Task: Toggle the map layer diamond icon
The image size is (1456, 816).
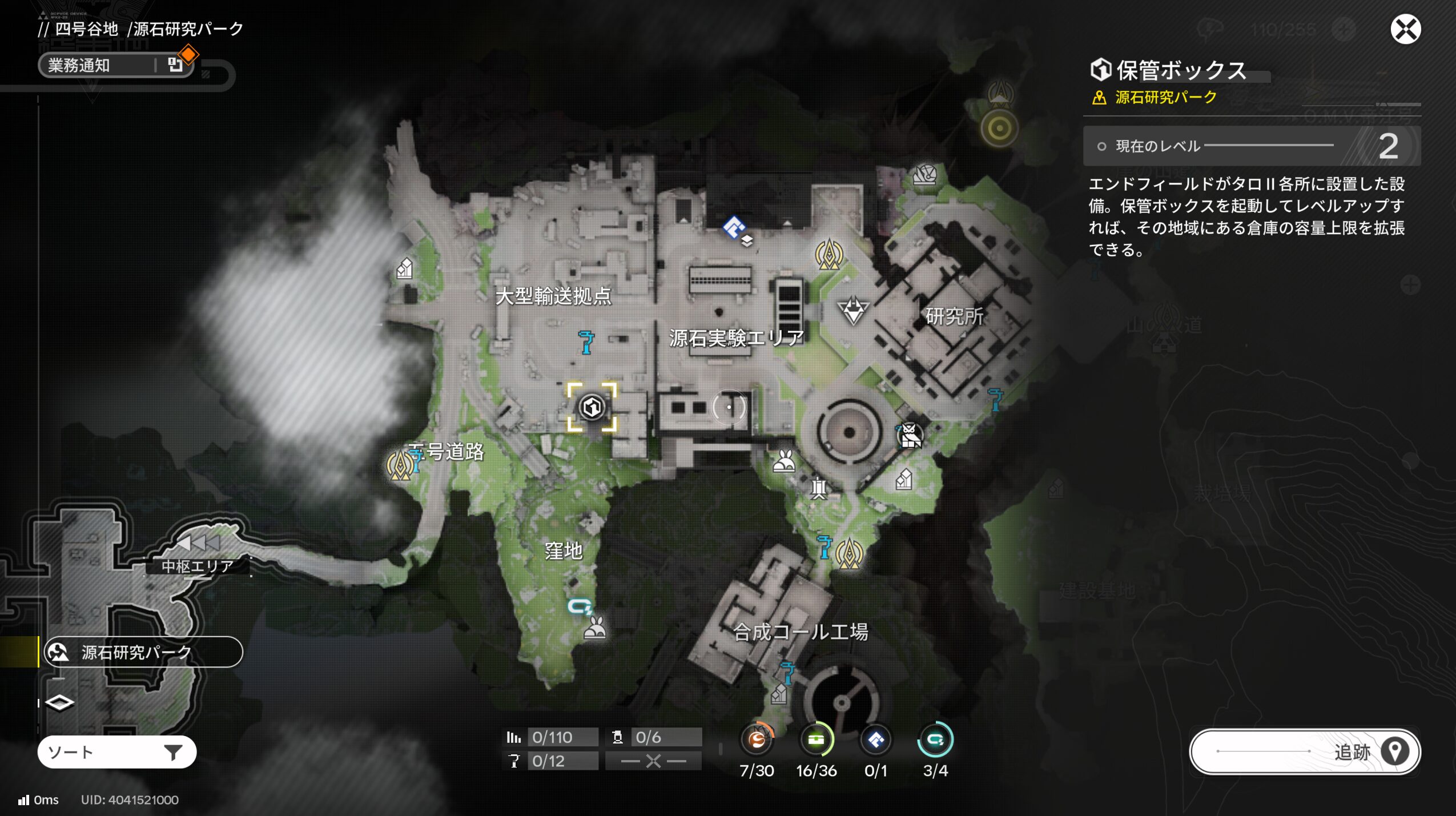Action: pos(59,702)
